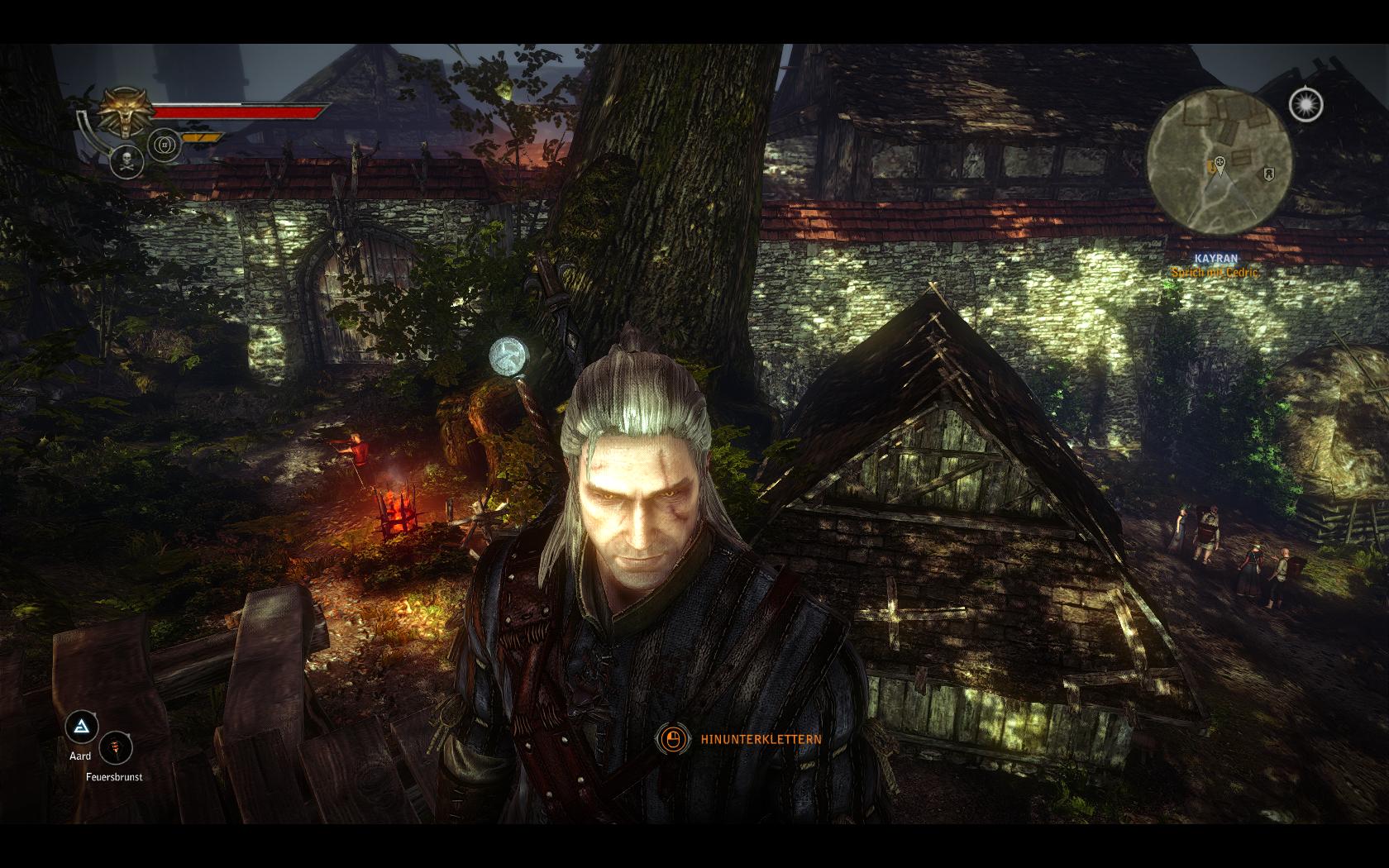Click the double-ring icon beside the medallion
Screen dimensions: 1389x868
click(x=165, y=146)
